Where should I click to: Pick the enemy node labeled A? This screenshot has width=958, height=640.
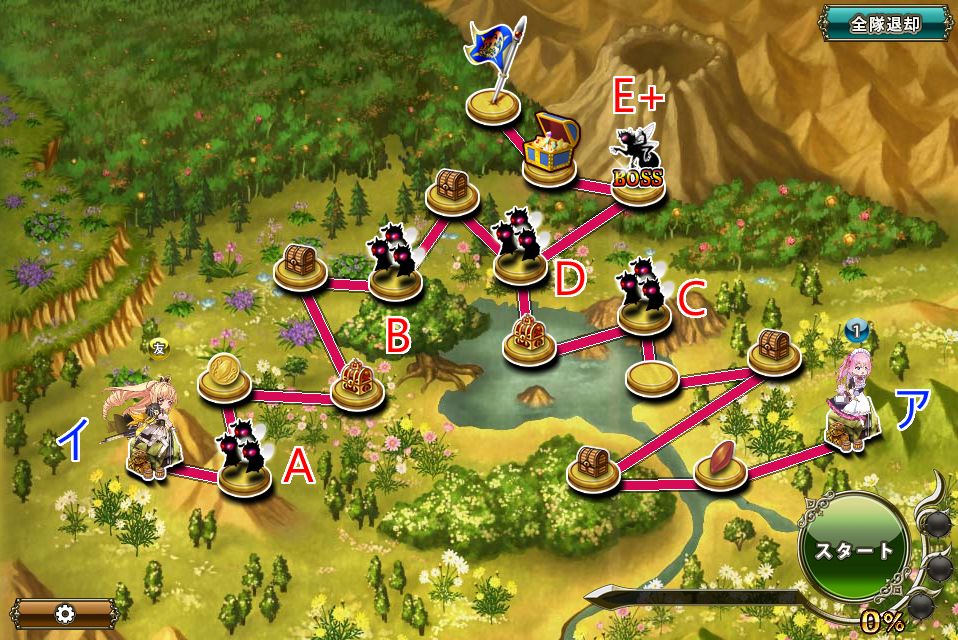tap(244, 460)
